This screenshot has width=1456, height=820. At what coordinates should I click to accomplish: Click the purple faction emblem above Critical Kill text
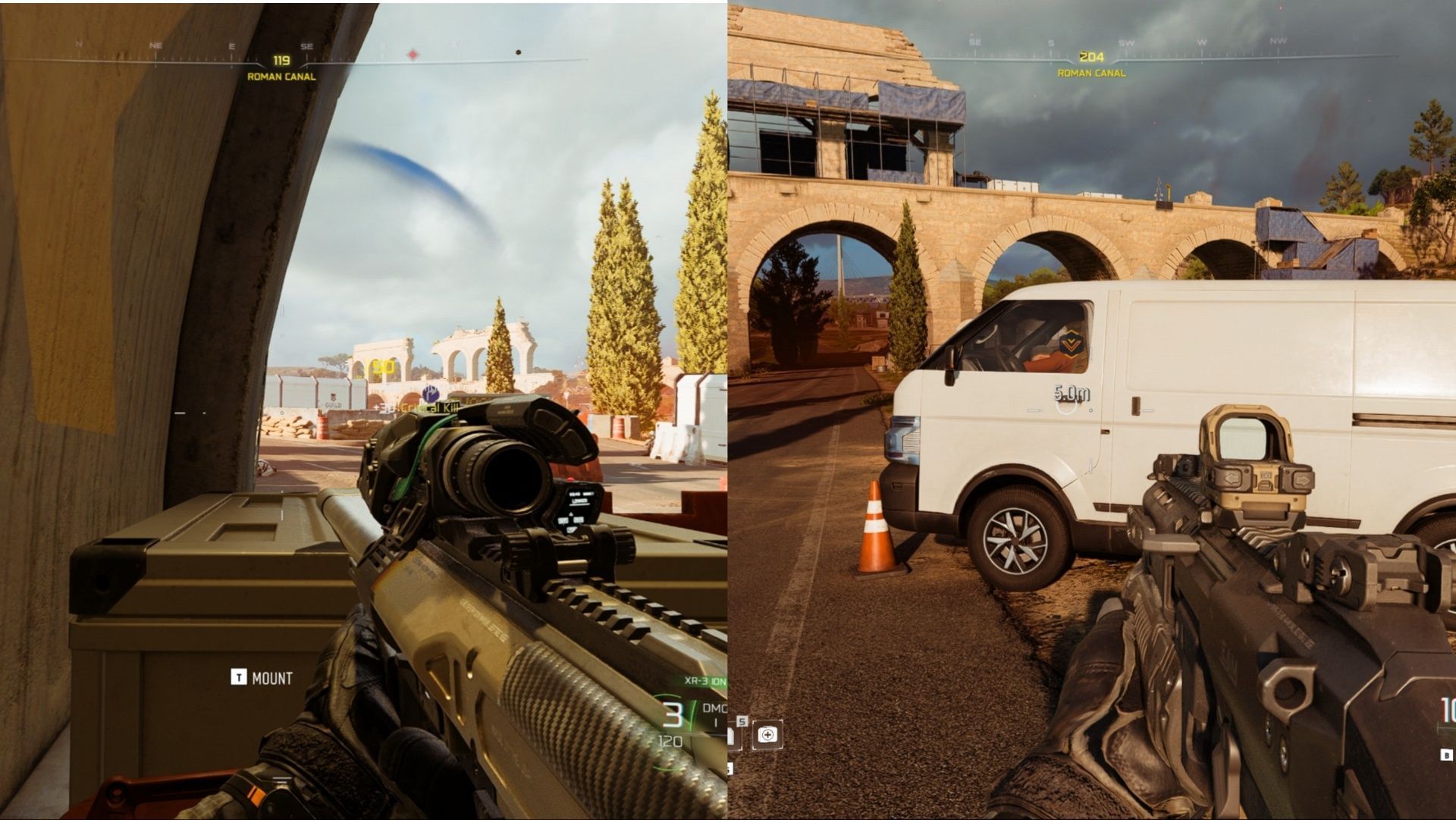(430, 394)
